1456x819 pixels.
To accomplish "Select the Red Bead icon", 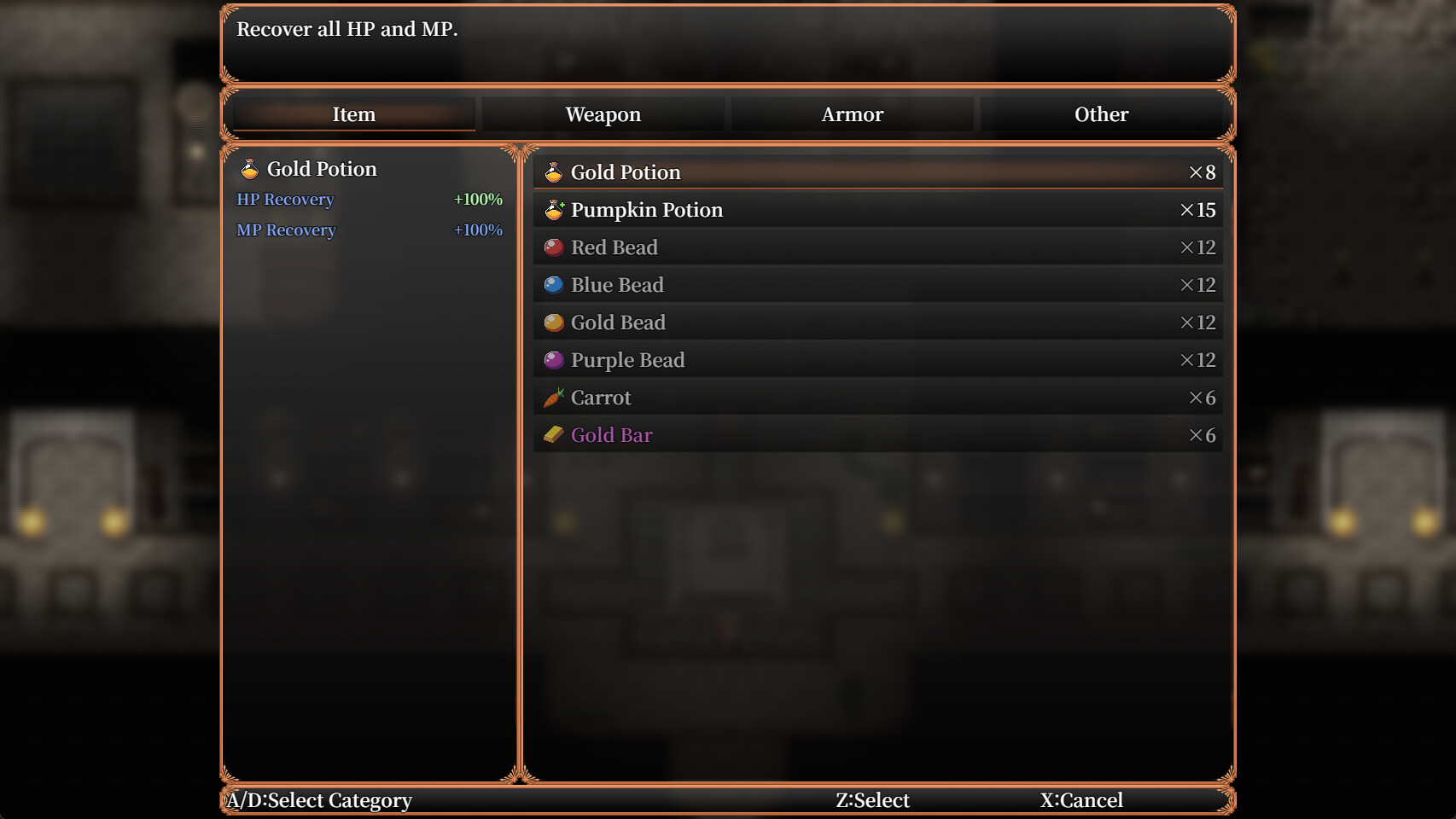I will coord(554,247).
